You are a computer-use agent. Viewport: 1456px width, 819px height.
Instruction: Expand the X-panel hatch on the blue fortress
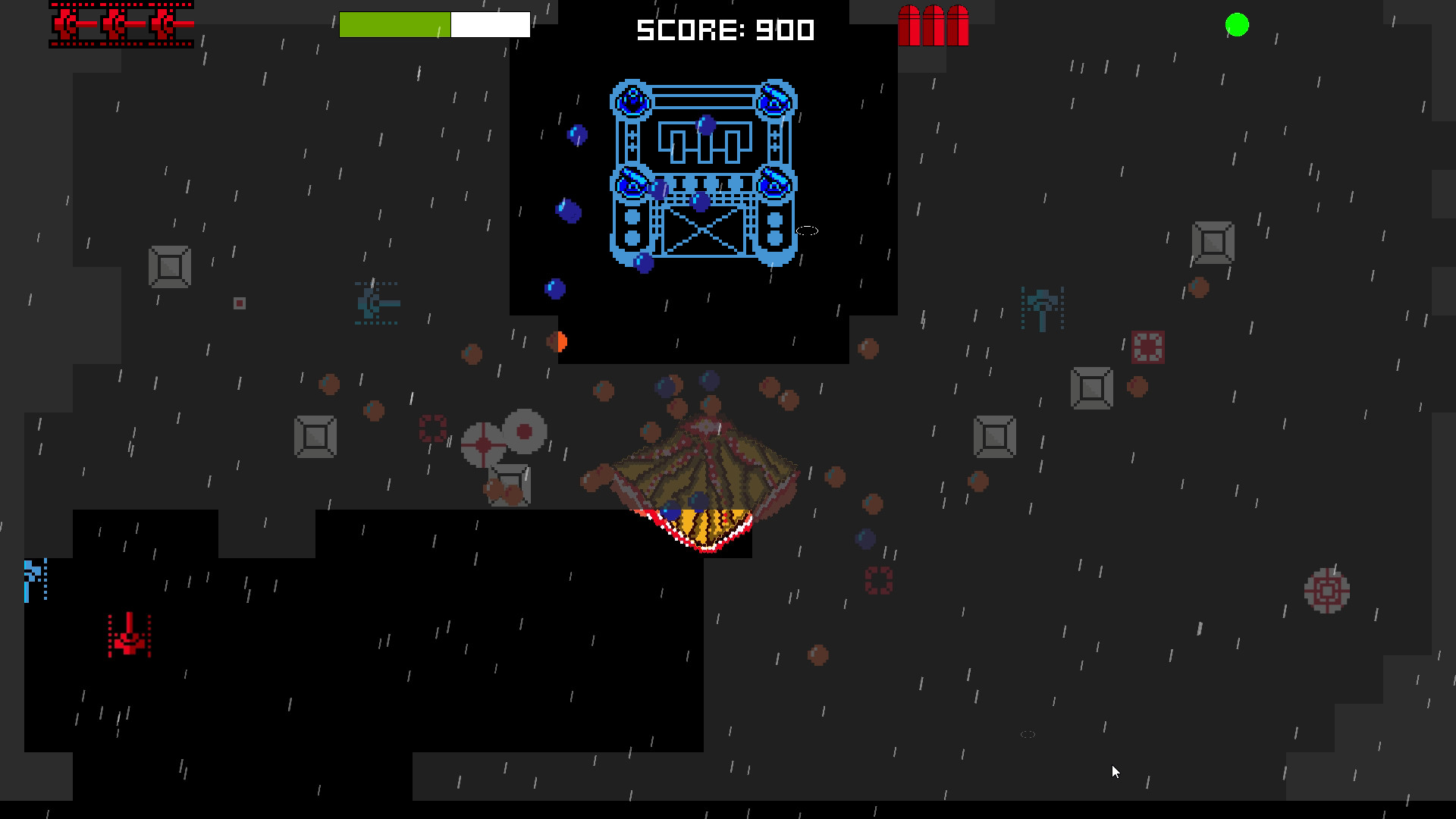703,231
